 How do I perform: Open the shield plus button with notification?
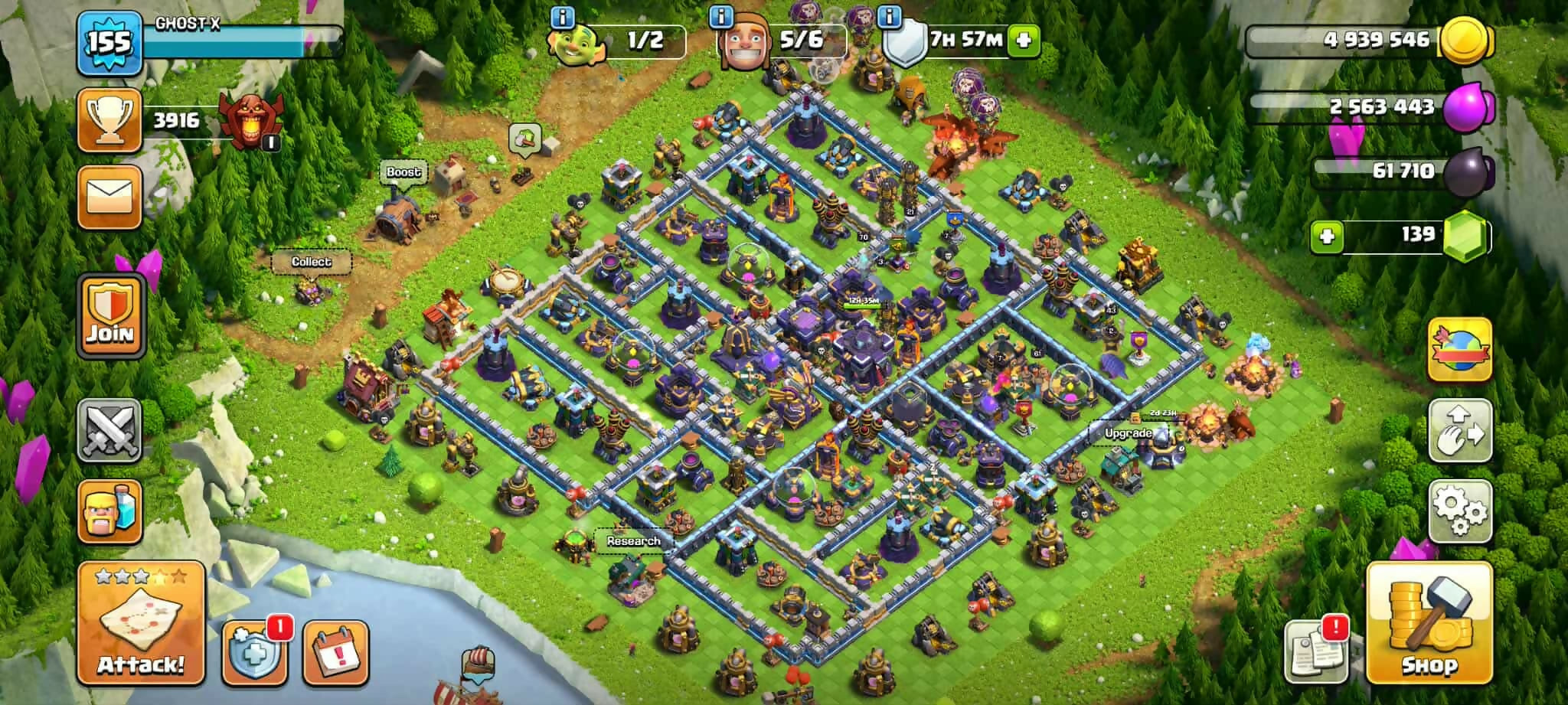click(254, 653)
